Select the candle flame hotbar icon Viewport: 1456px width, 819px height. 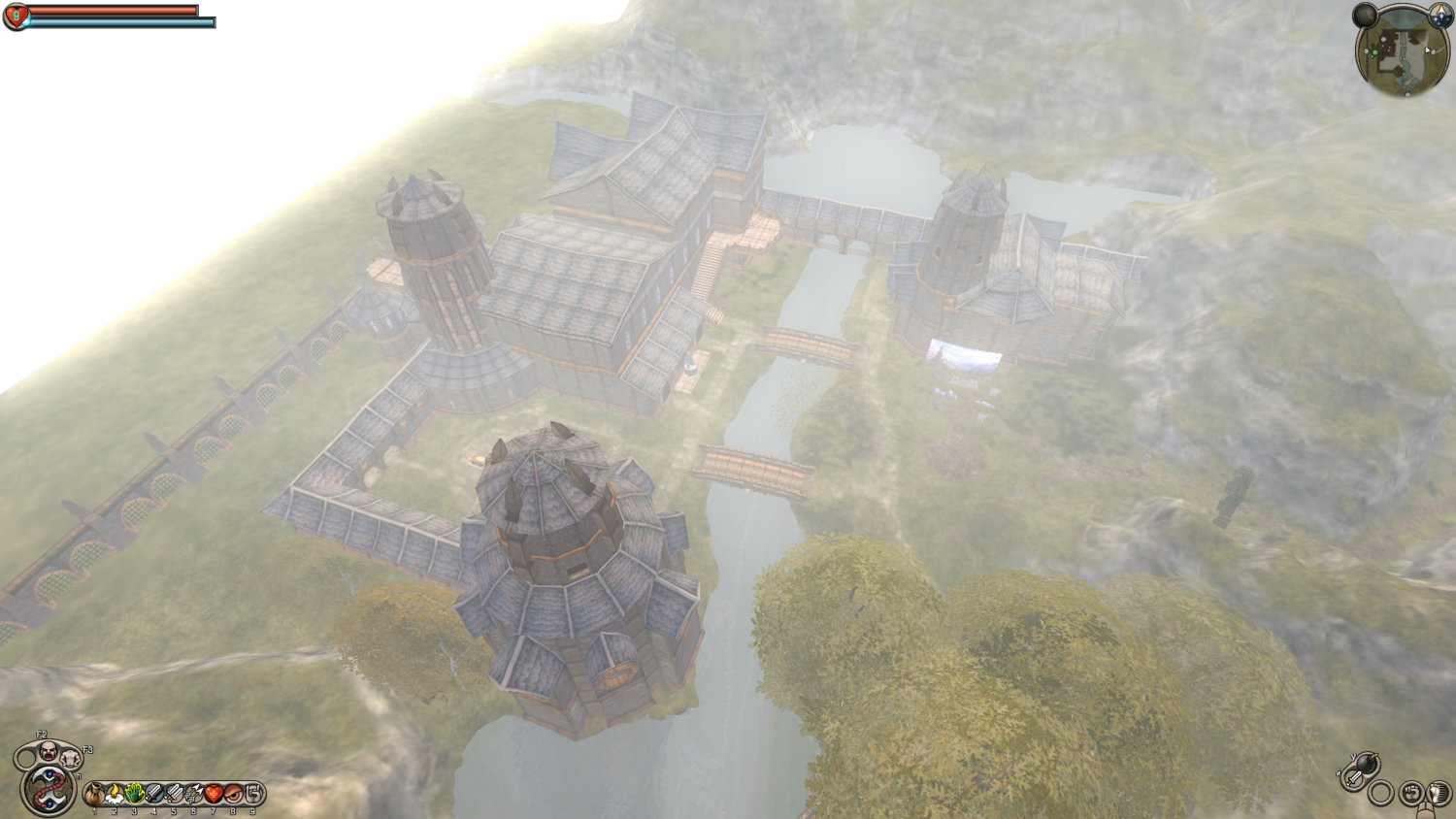point(115,795)
